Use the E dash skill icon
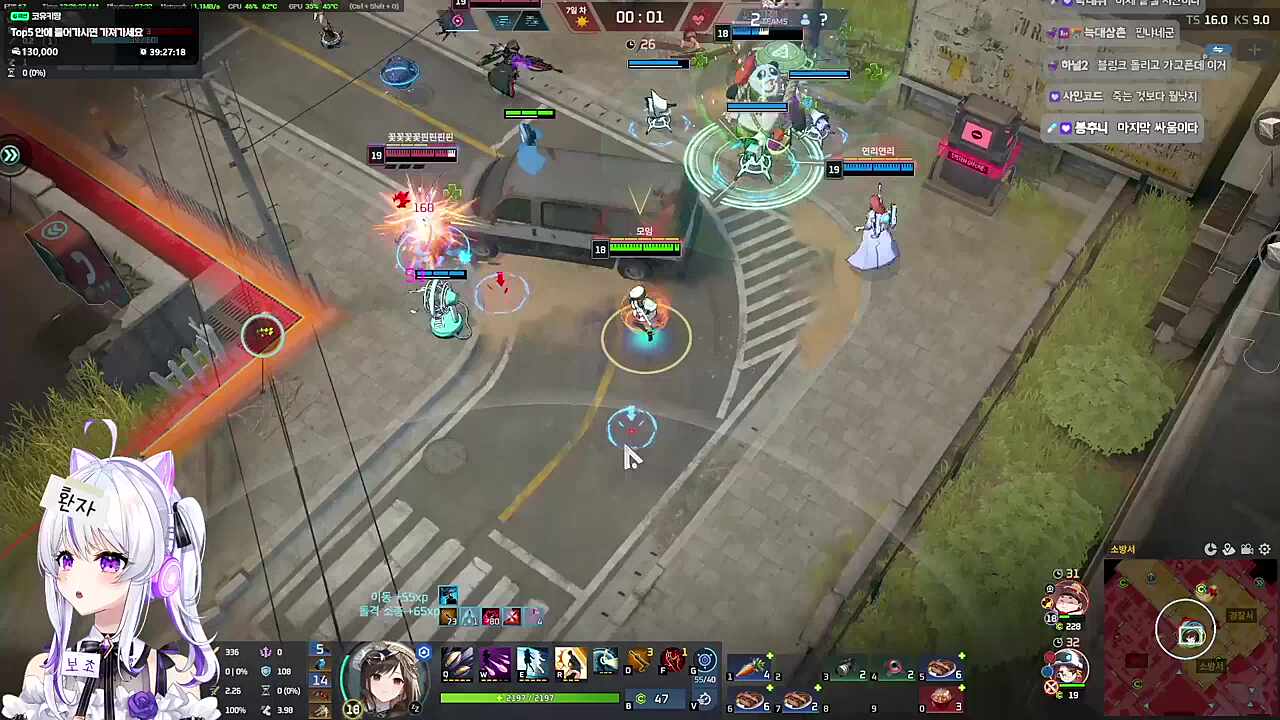The image size is (1280, 720). tap(532, 663)
